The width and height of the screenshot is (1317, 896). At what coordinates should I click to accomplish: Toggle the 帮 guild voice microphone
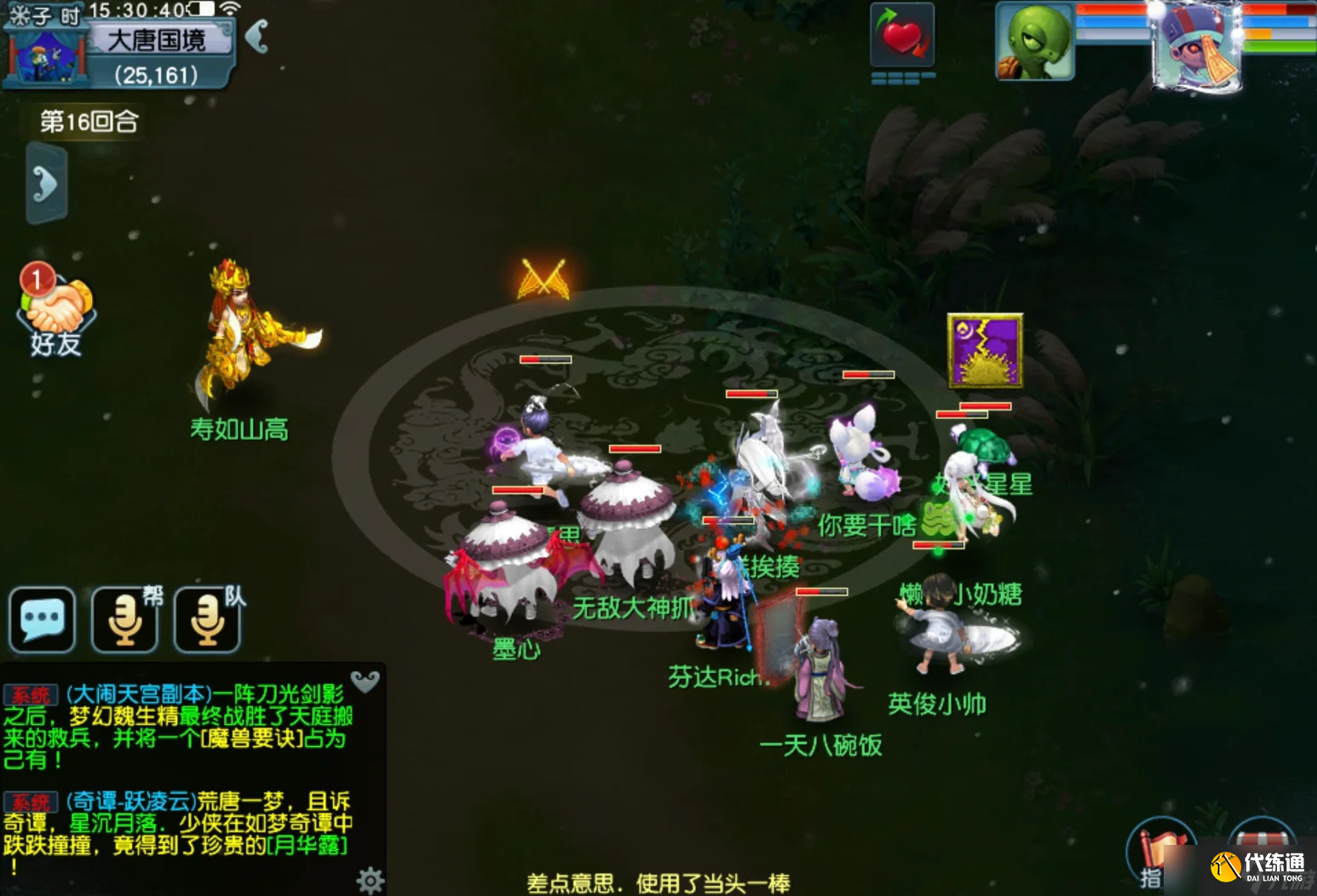(124, 619)
